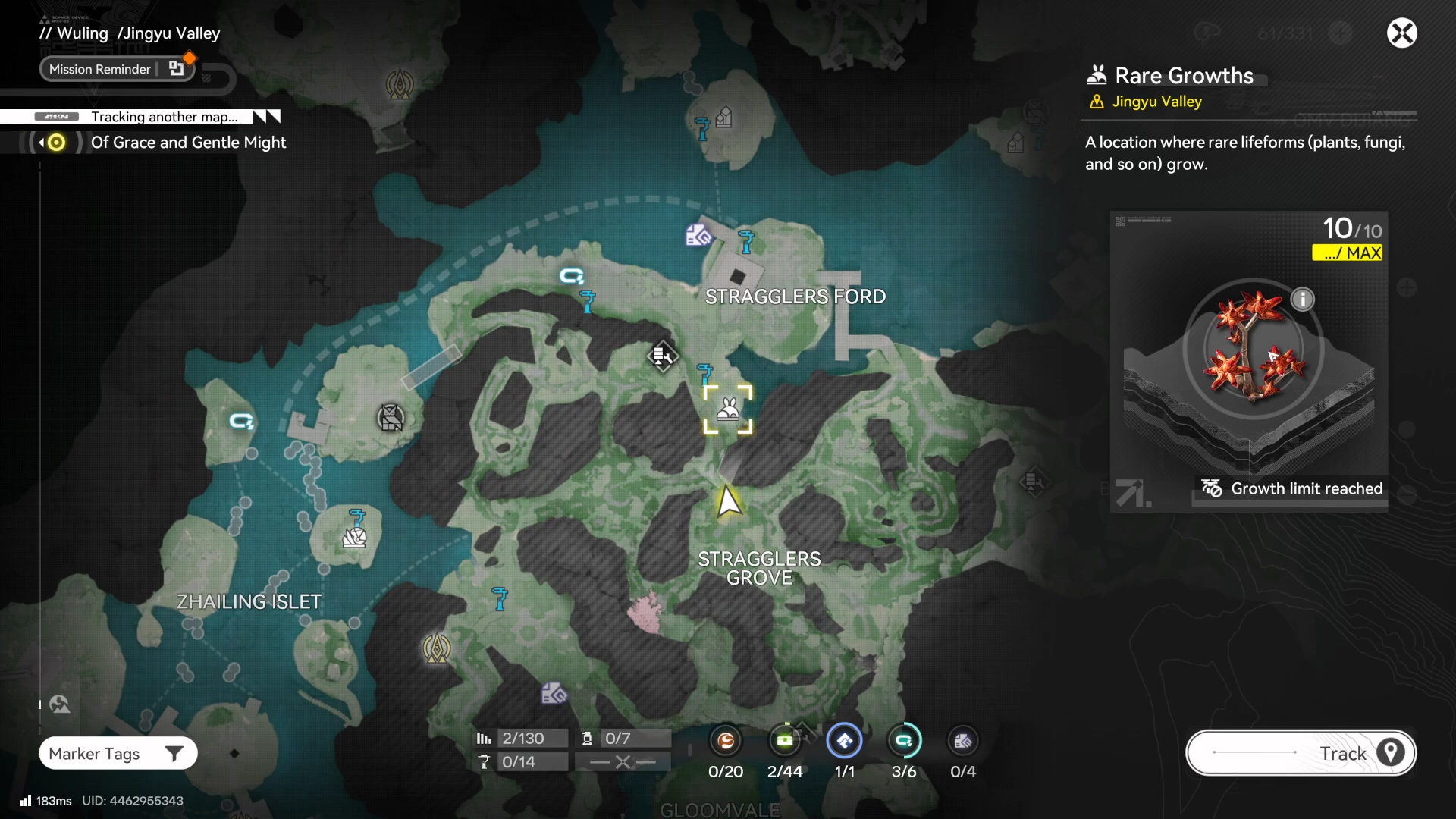This screenshot has height=819, width=1456.
Task: Open the Marker Tags filter
Action: [118, 754]
